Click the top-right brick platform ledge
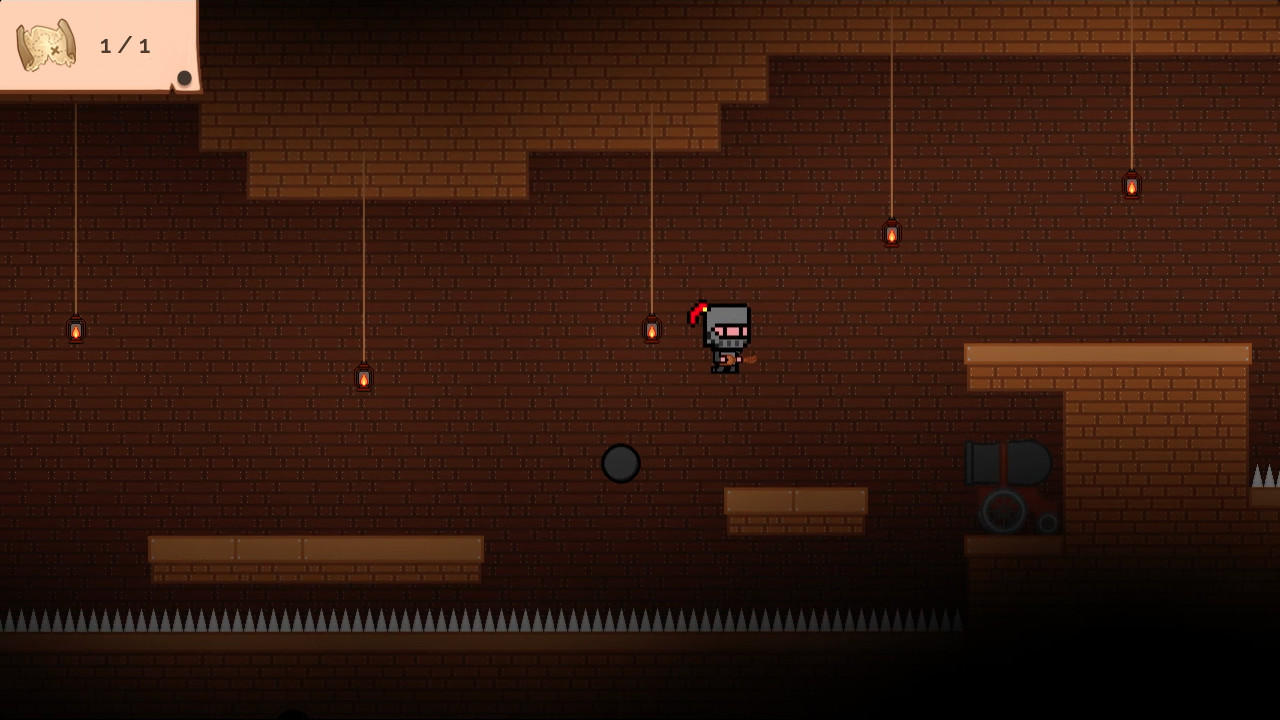1280x720 pixels. (x=1106, y=352)
